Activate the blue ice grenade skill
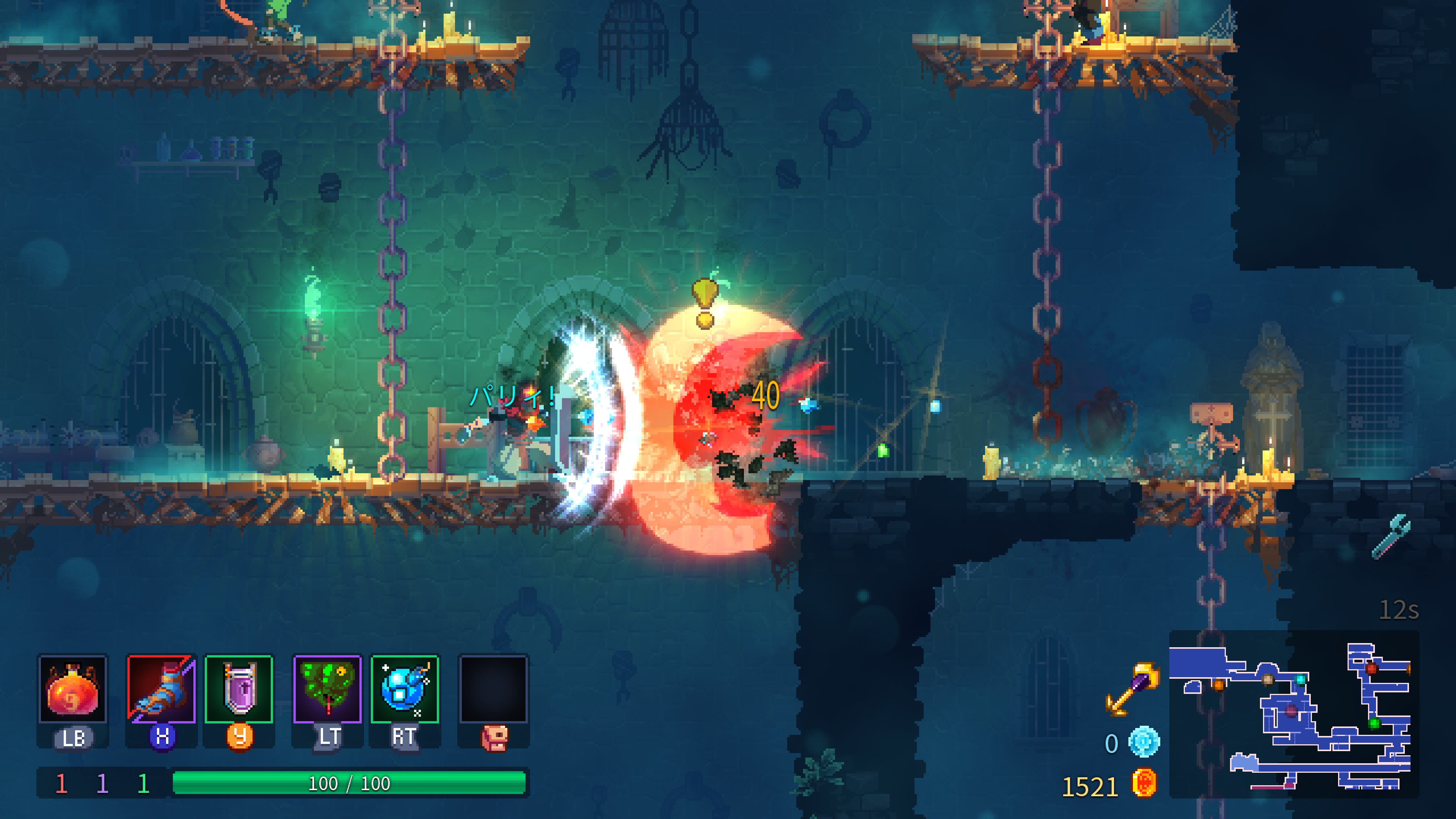This screenshot has width=1456, height=819. click(405, 690)
